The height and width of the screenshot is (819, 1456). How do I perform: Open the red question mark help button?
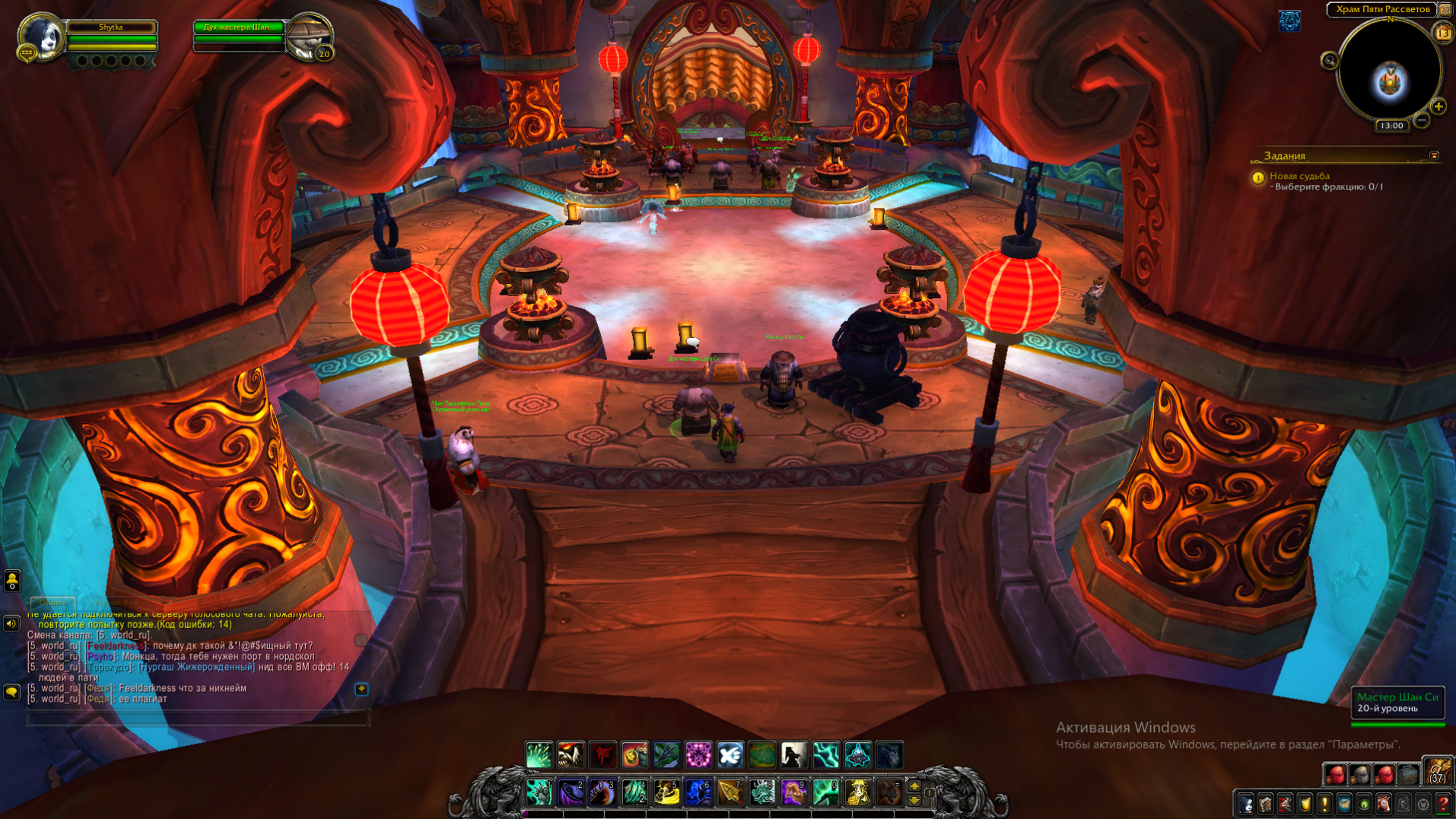coord(1442,804)
